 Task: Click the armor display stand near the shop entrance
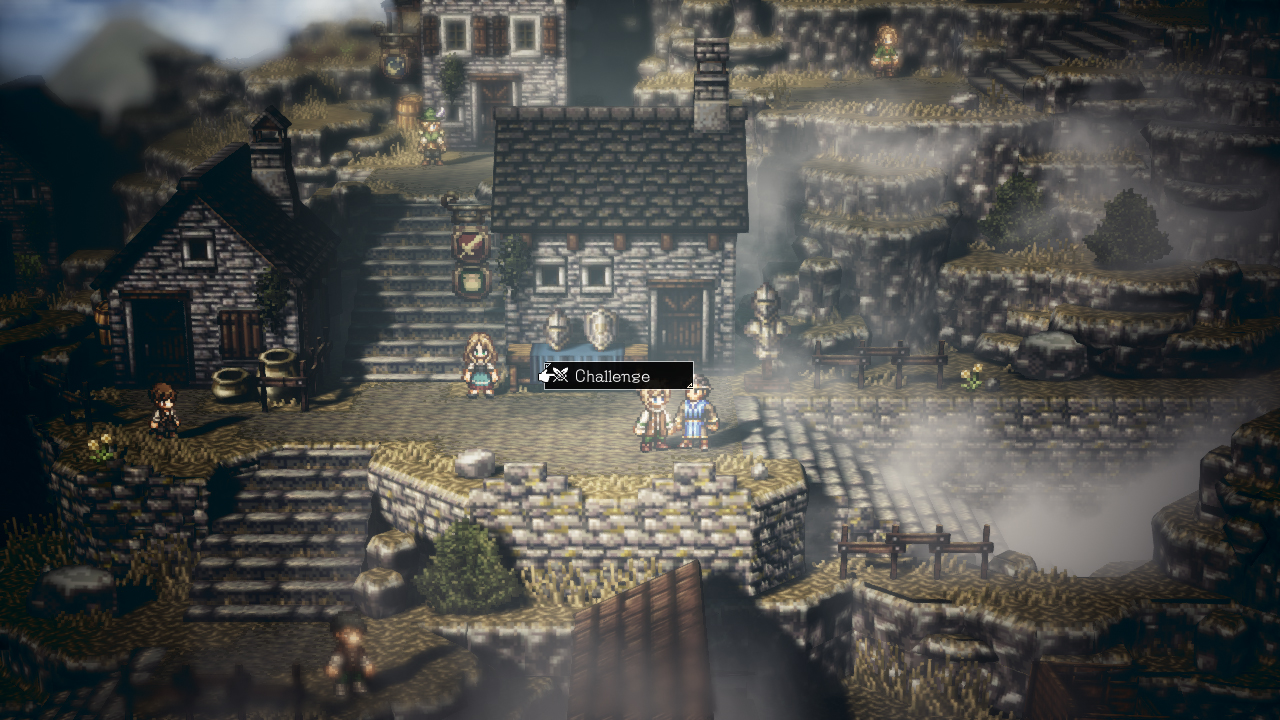(577, 352)
